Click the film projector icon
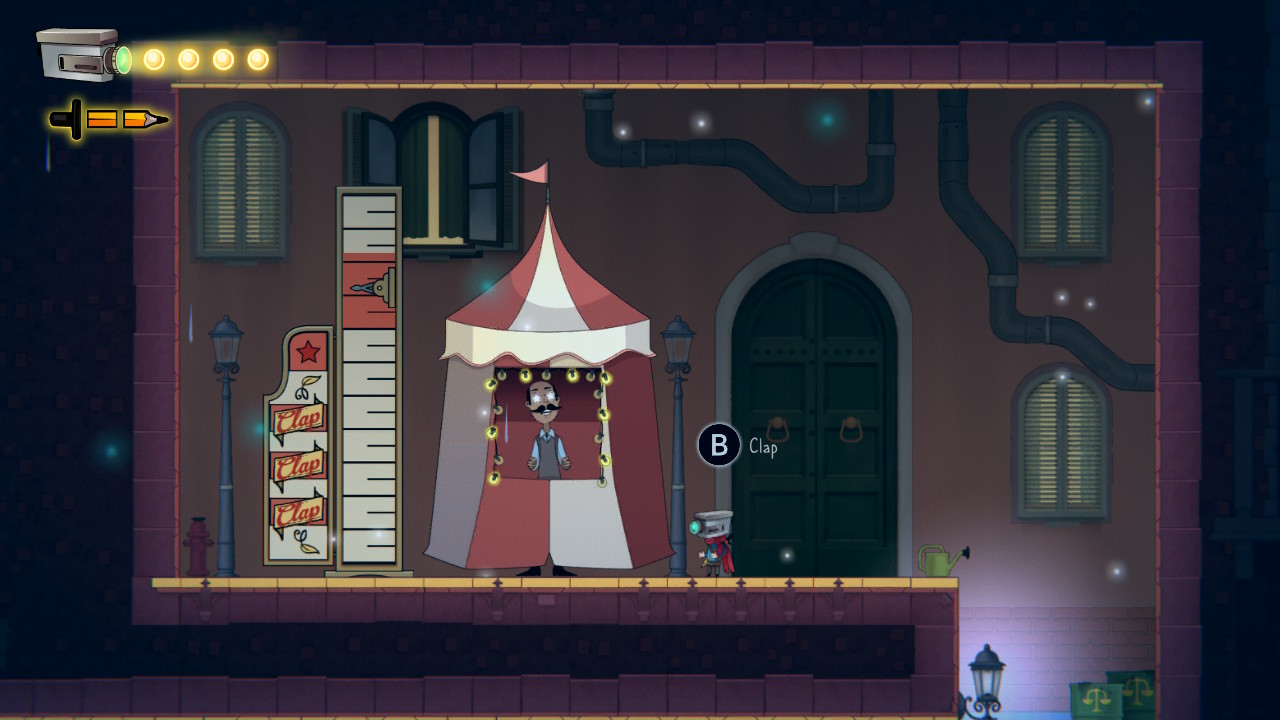The image size is (1280, 720). (80, 55)
